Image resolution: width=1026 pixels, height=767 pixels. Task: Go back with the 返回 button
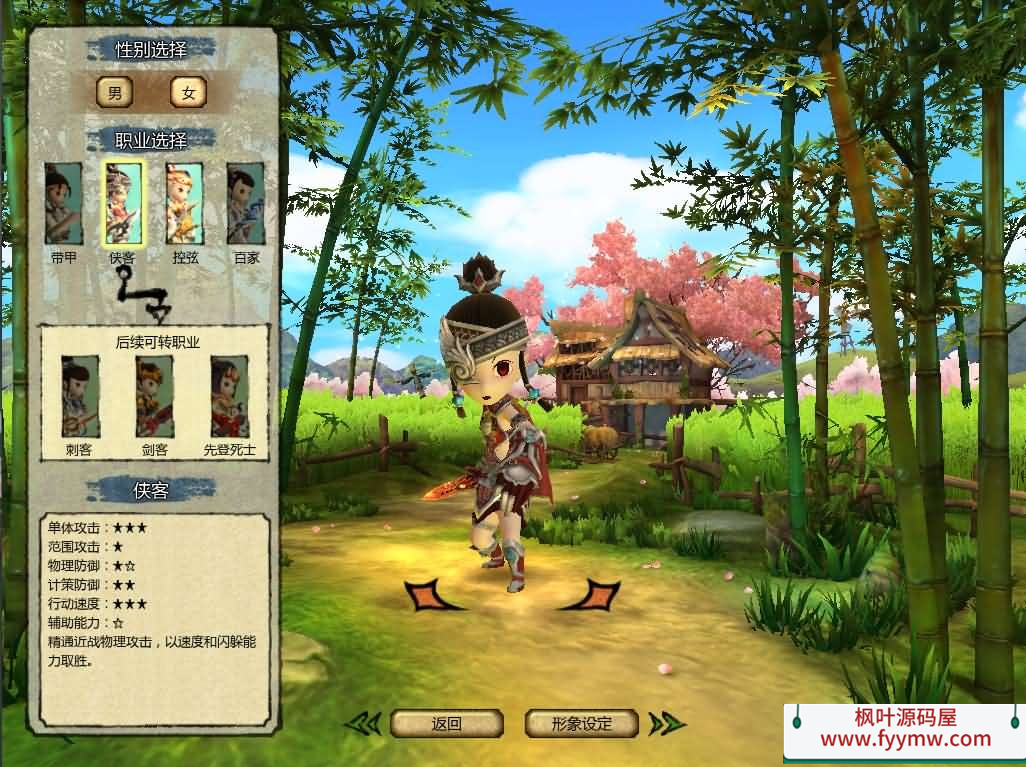(446, 724)
